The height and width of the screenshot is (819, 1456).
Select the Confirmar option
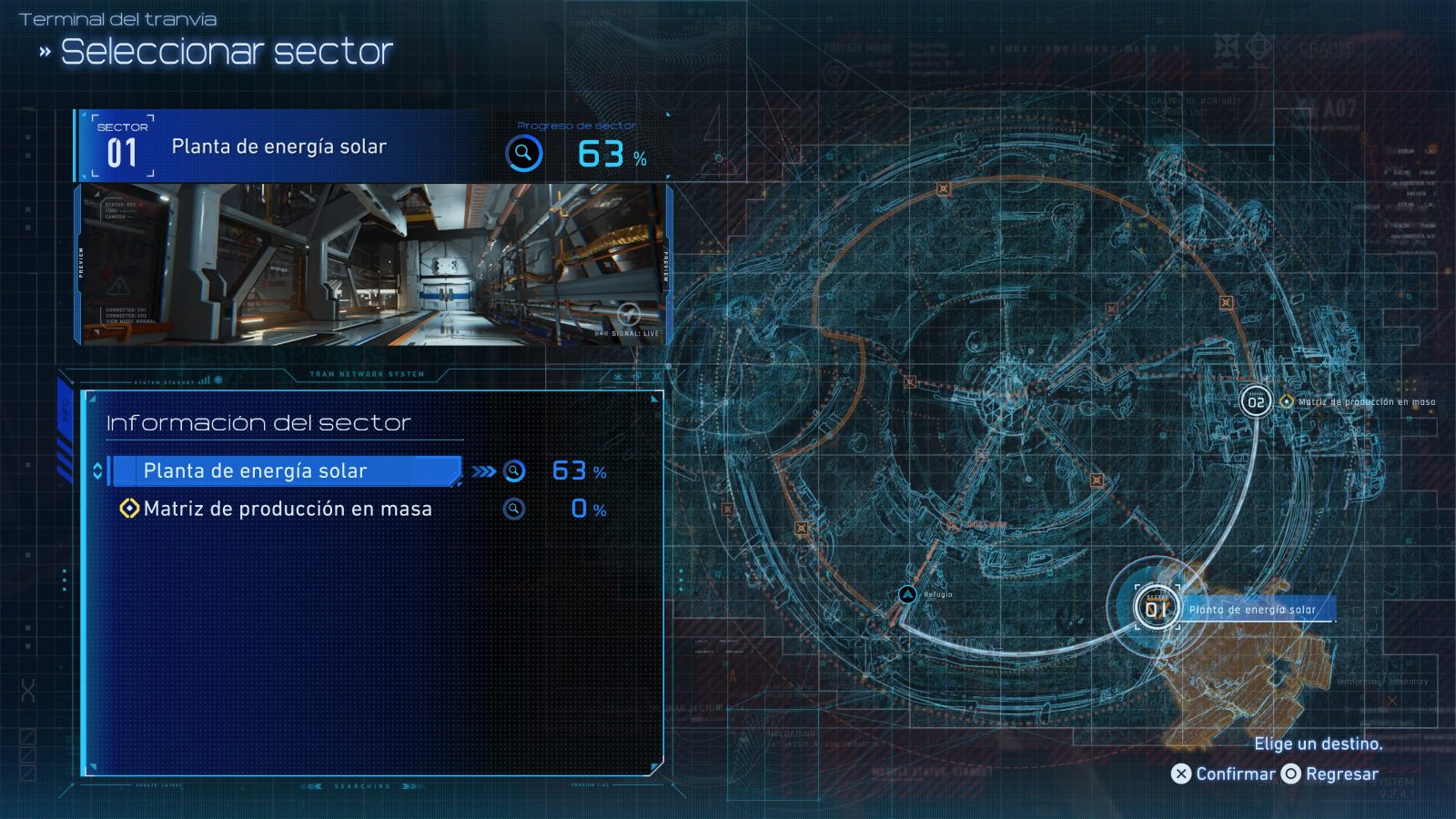tap(1224, 774)
